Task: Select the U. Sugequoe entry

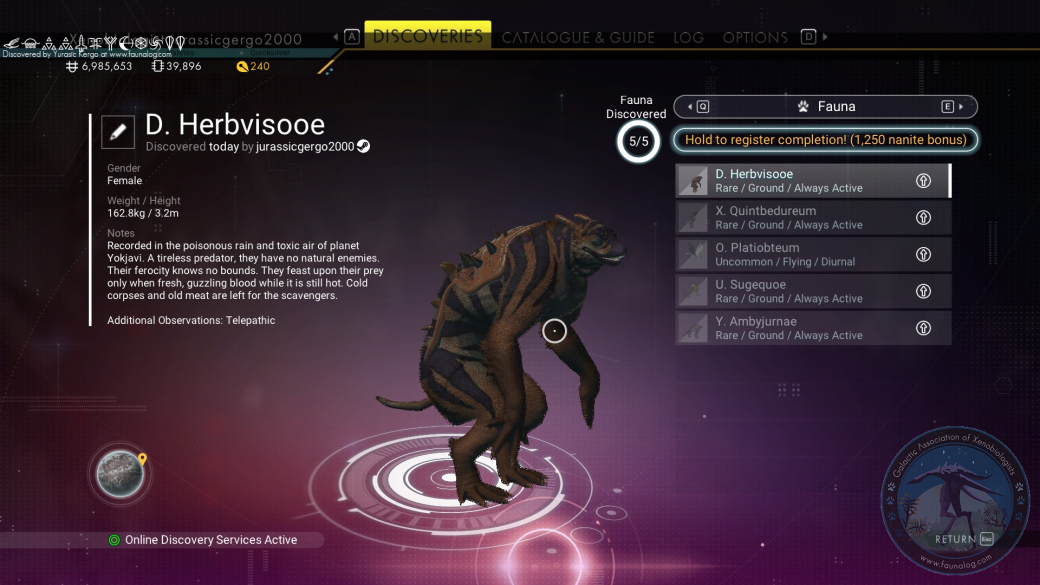Action: coord(812,291)
